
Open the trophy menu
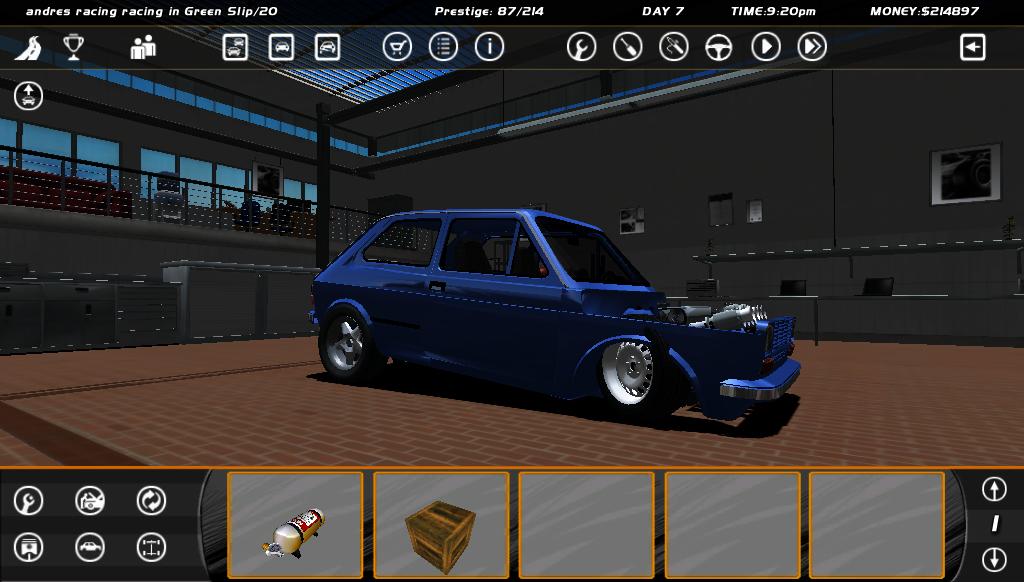coord(74,47)
